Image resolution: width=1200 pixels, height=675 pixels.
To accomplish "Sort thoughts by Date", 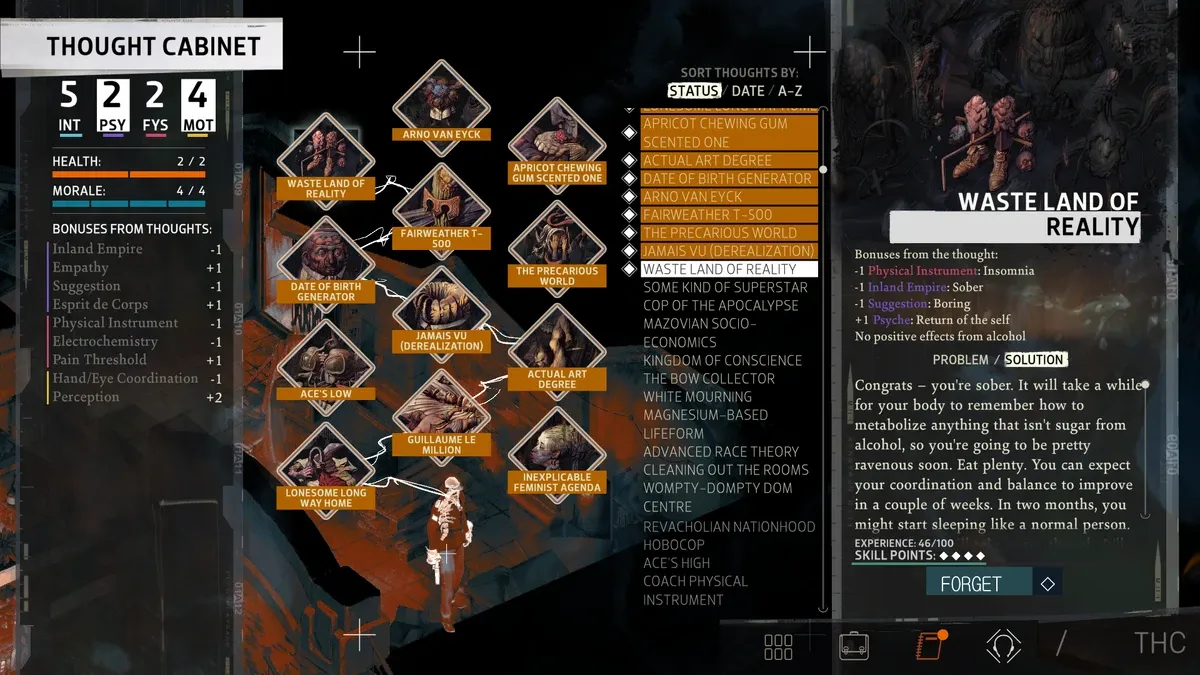I will 748,91.
